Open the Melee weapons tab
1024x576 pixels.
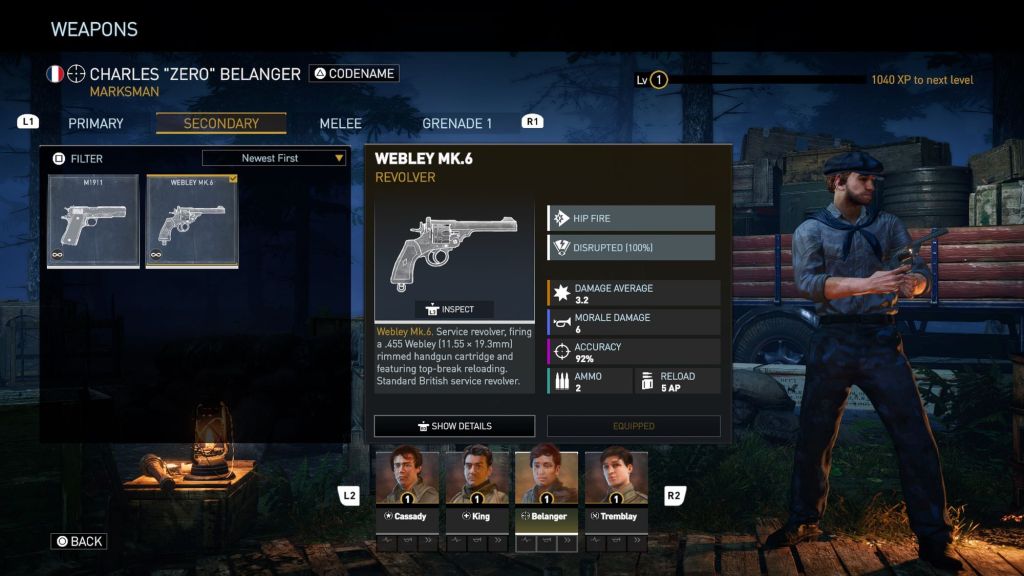coord(340,124)
